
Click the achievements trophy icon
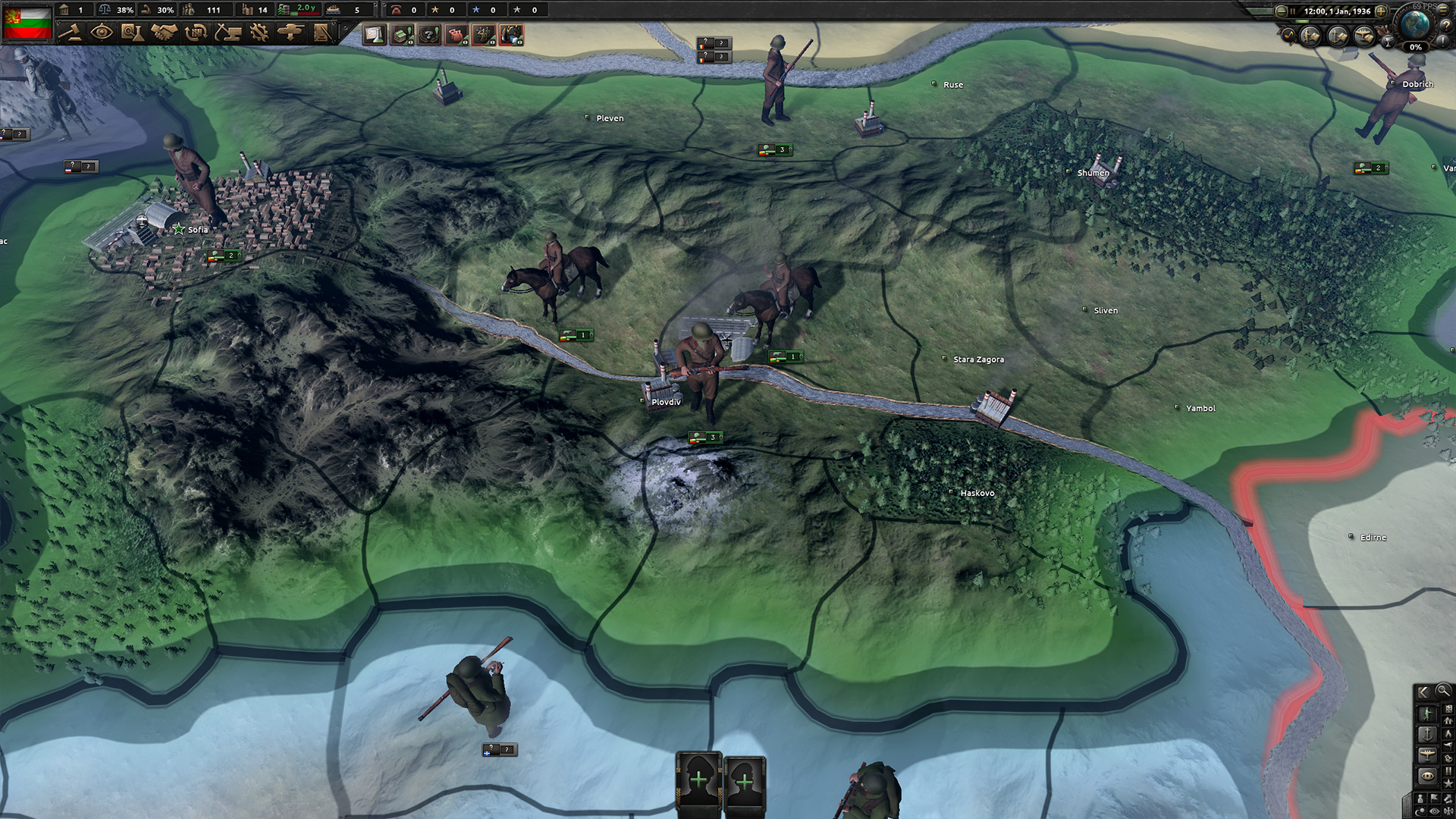(x=1389, y=42)
